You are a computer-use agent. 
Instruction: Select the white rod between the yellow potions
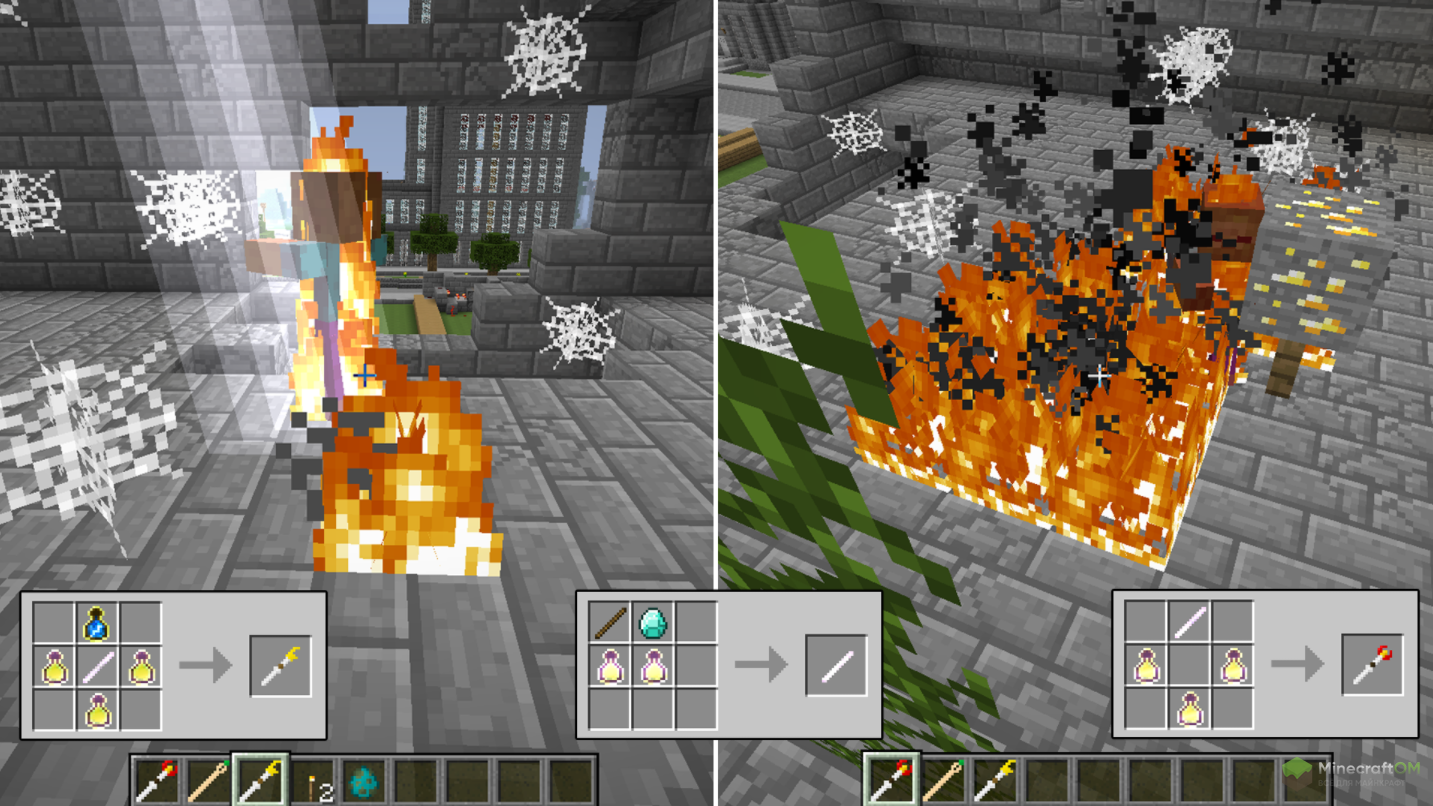pos(97,667)
